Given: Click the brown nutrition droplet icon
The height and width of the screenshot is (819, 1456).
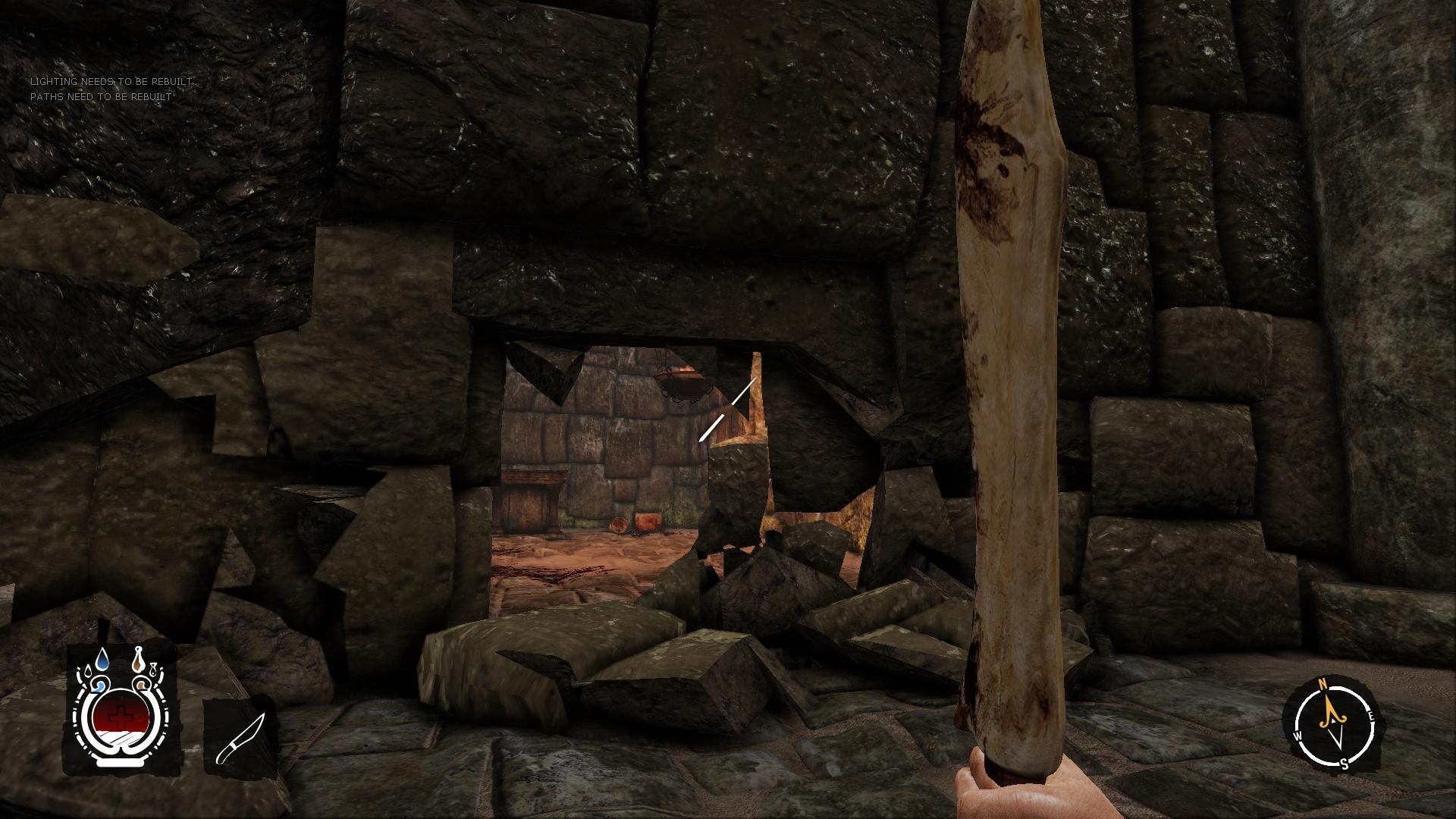Looking at the screenshot, I should coord(138,659).
